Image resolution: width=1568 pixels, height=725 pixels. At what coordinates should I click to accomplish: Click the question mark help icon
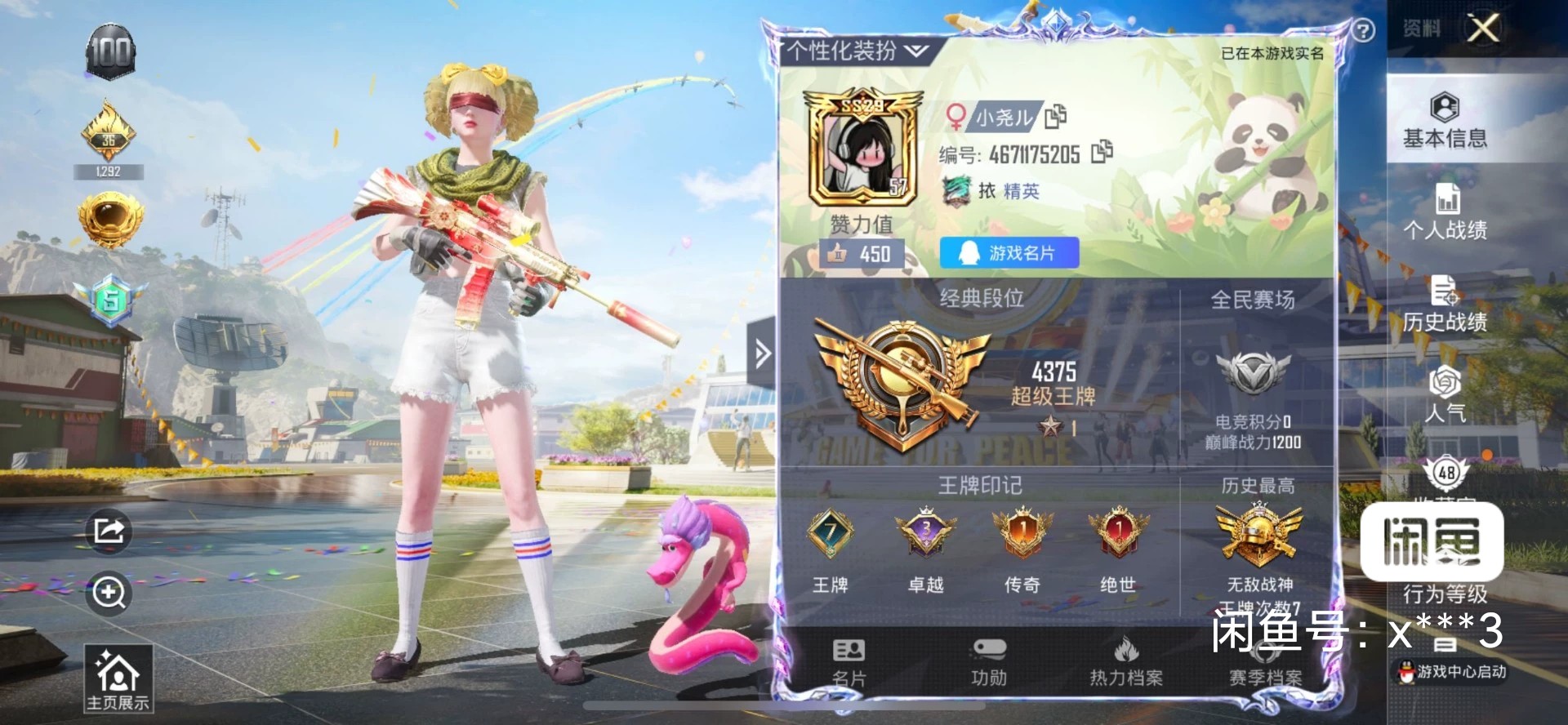tap(1363, 31)
